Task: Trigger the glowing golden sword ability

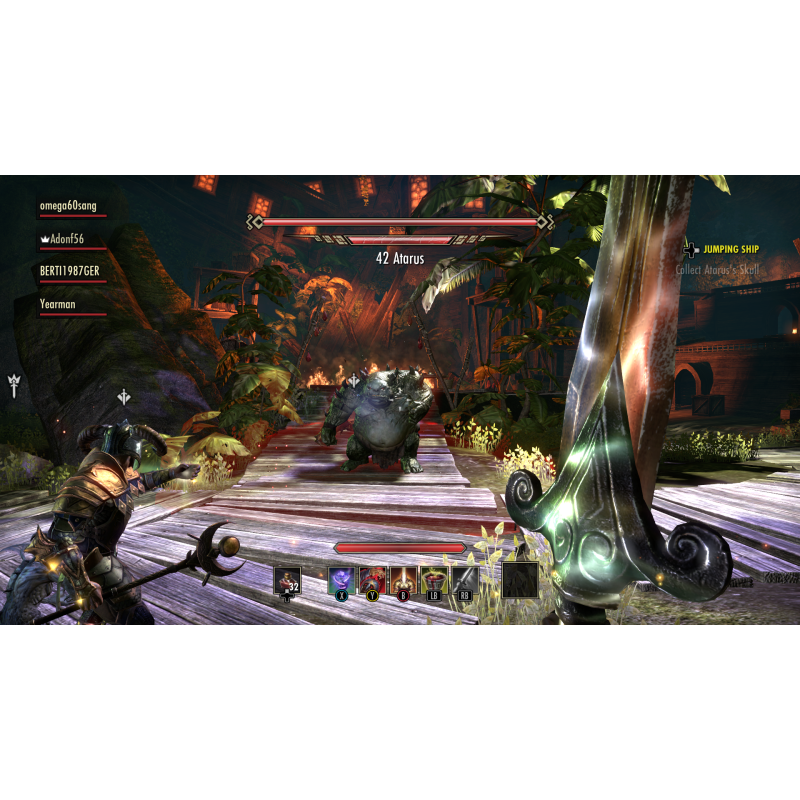Action: (404, 579)
